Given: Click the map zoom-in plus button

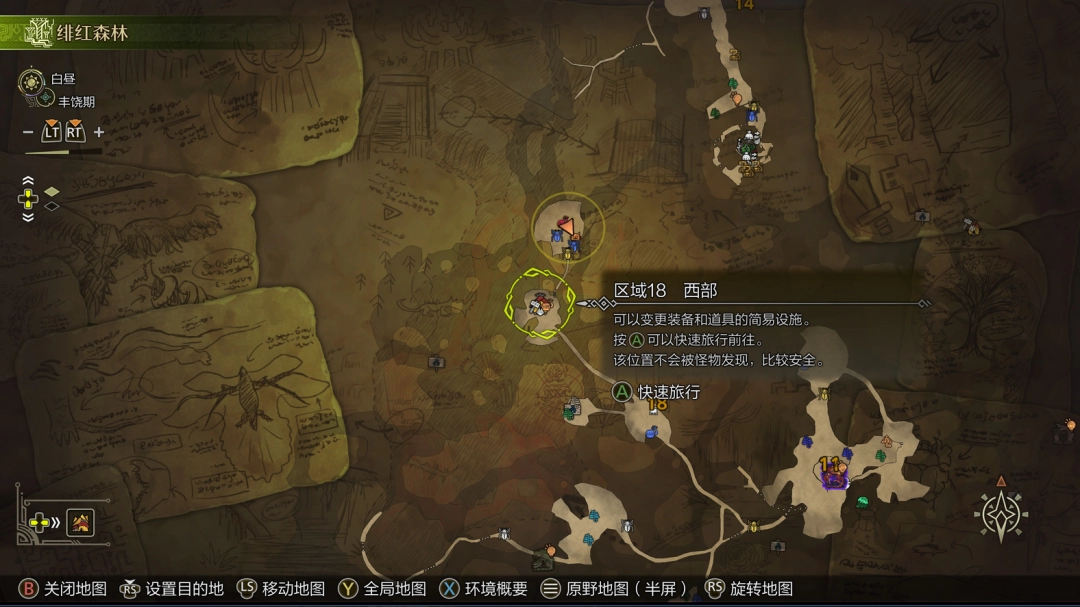Looking at the screenshot, I should click(x=99, y=132).
